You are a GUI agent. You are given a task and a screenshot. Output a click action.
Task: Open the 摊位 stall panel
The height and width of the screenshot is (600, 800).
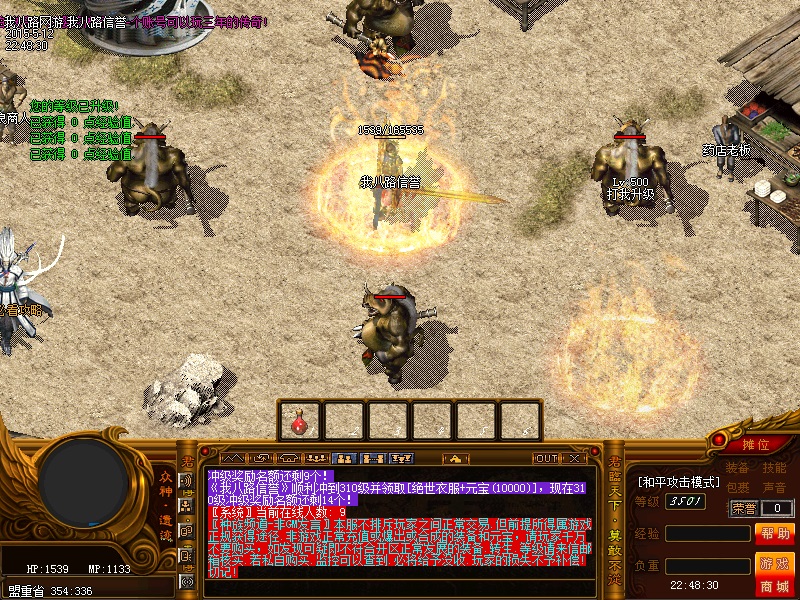click(x=756, y=444)
